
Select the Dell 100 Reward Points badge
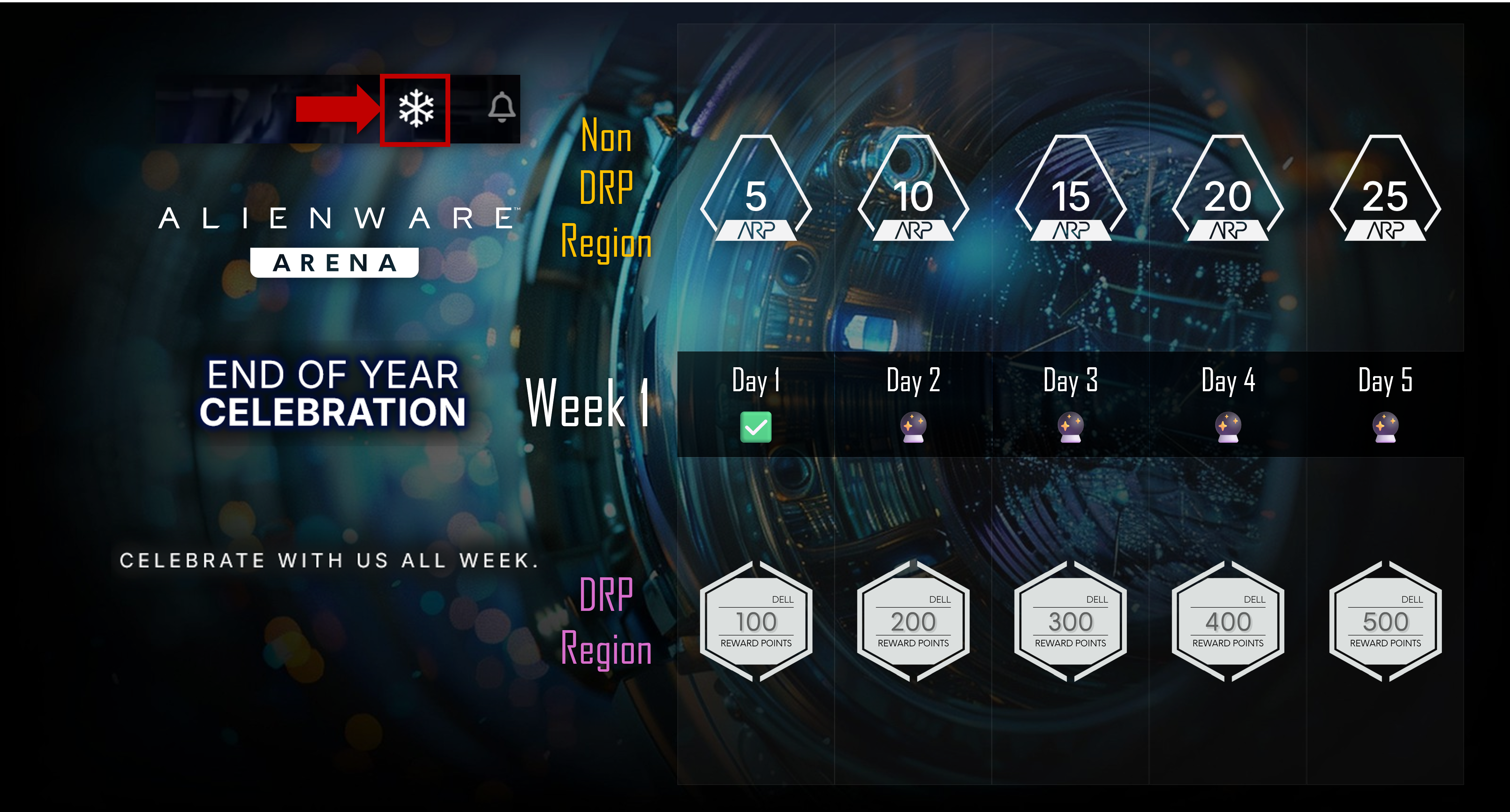[756, 622]
